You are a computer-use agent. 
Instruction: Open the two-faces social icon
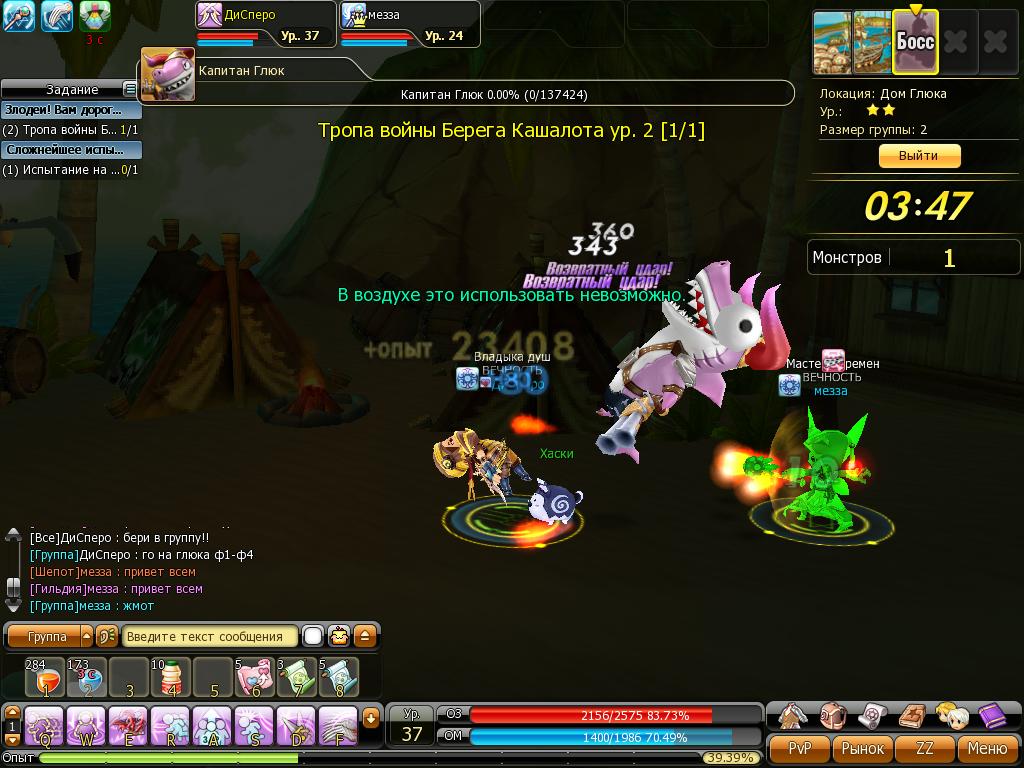951,715
